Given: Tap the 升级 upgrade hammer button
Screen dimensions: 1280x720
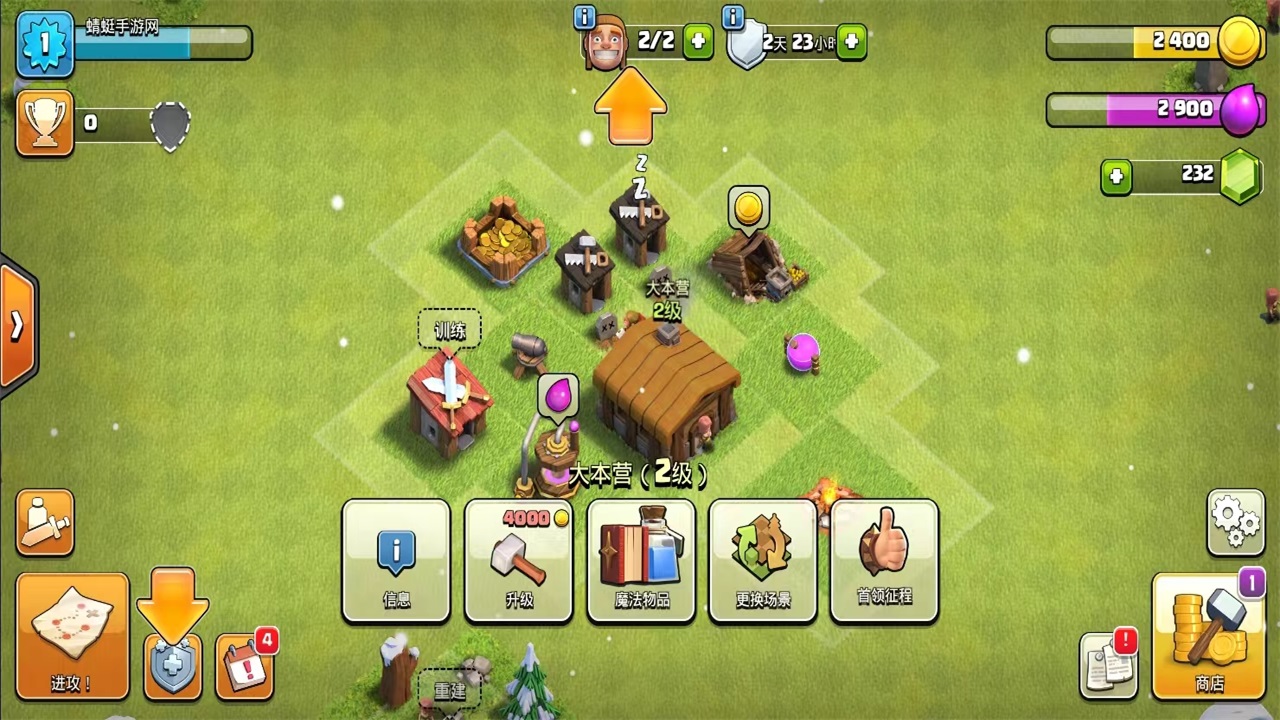Looking at the screenshot, I should (518, 560).
